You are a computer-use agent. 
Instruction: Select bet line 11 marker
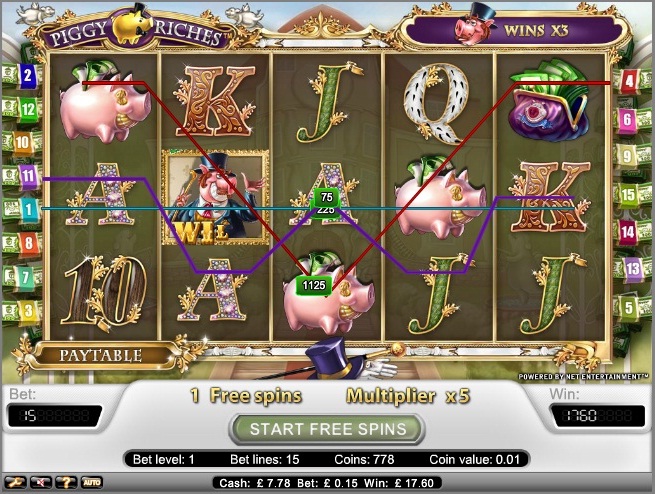pyautogui.click(x=28, y=177)
